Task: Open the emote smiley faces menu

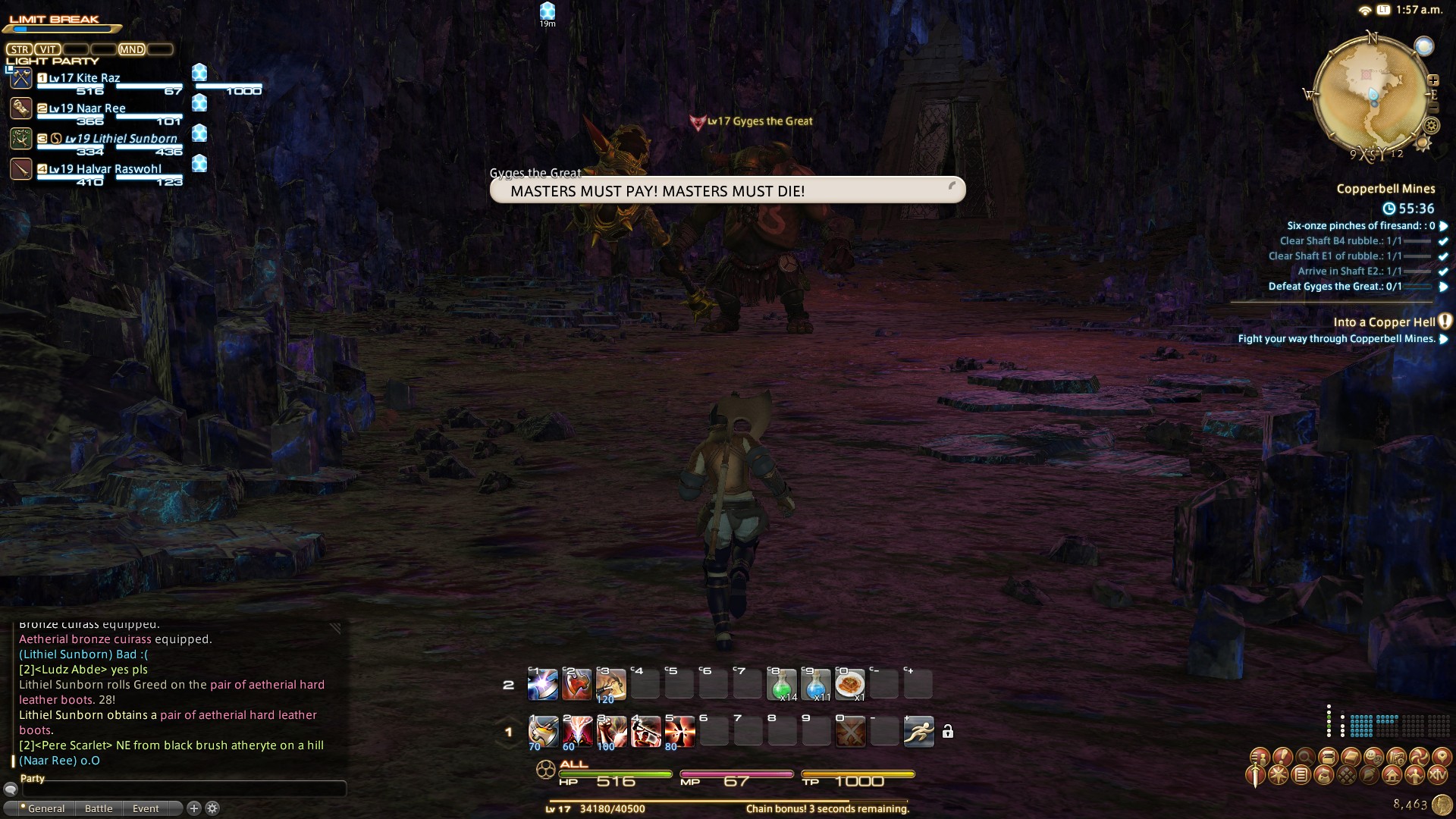Action: (x=1373, y=757)
